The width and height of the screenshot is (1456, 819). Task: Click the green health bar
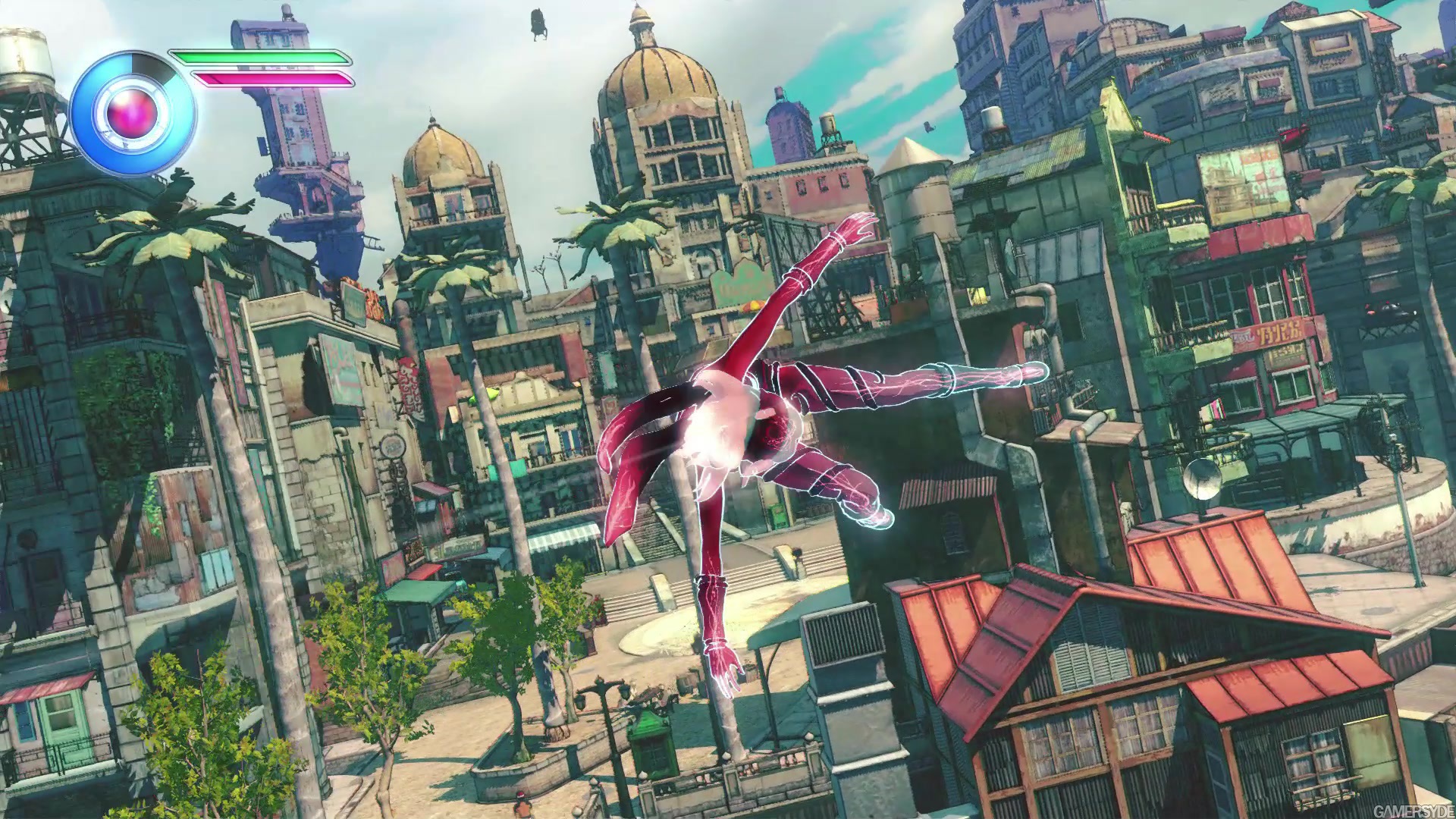tap(258, 57)
